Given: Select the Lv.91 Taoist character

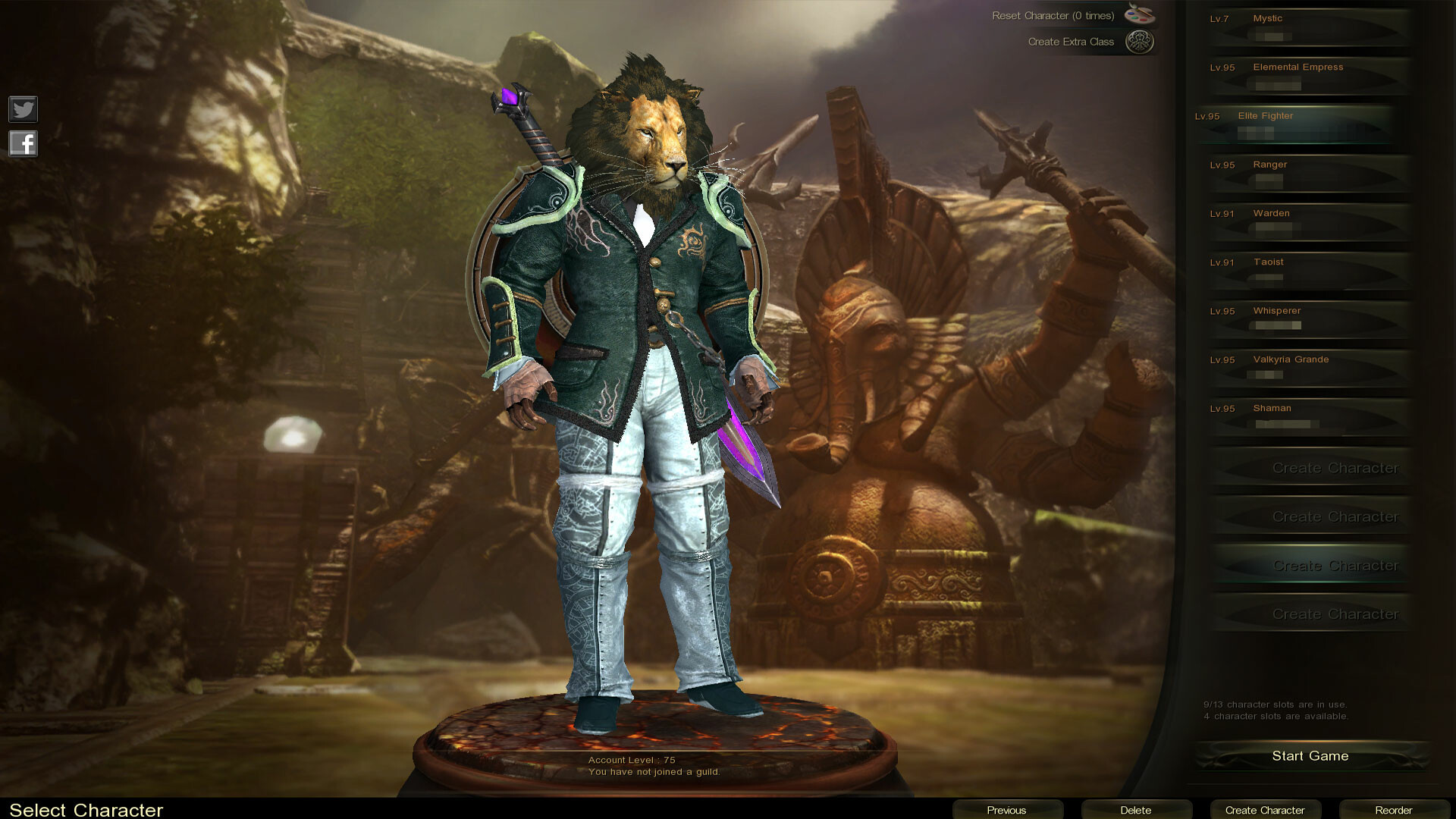Looking at the screenshot, I should pyautogui.click(x=1308, y=270).
